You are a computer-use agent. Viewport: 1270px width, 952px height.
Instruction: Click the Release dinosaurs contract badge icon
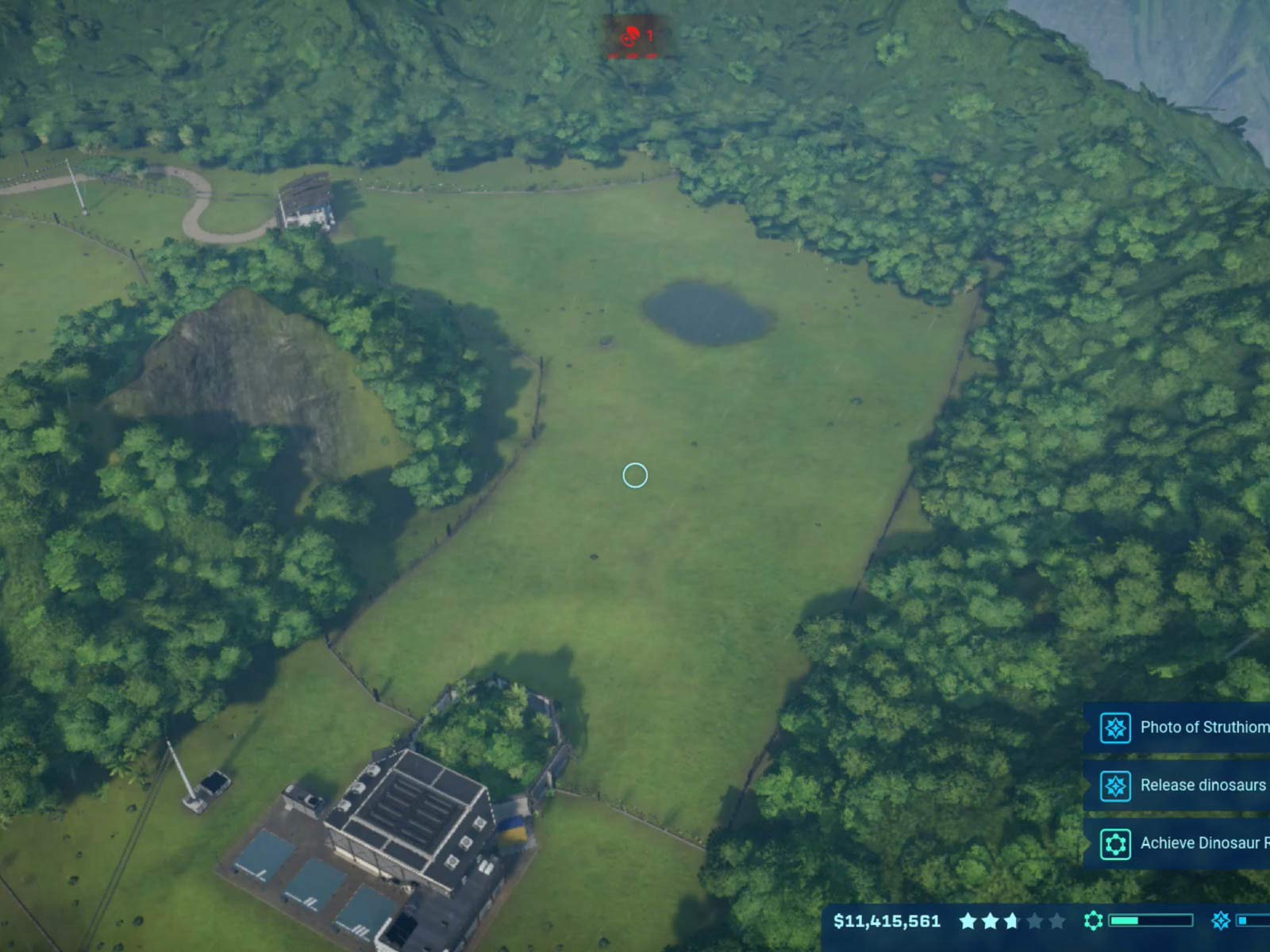[x=1116, y=785]
